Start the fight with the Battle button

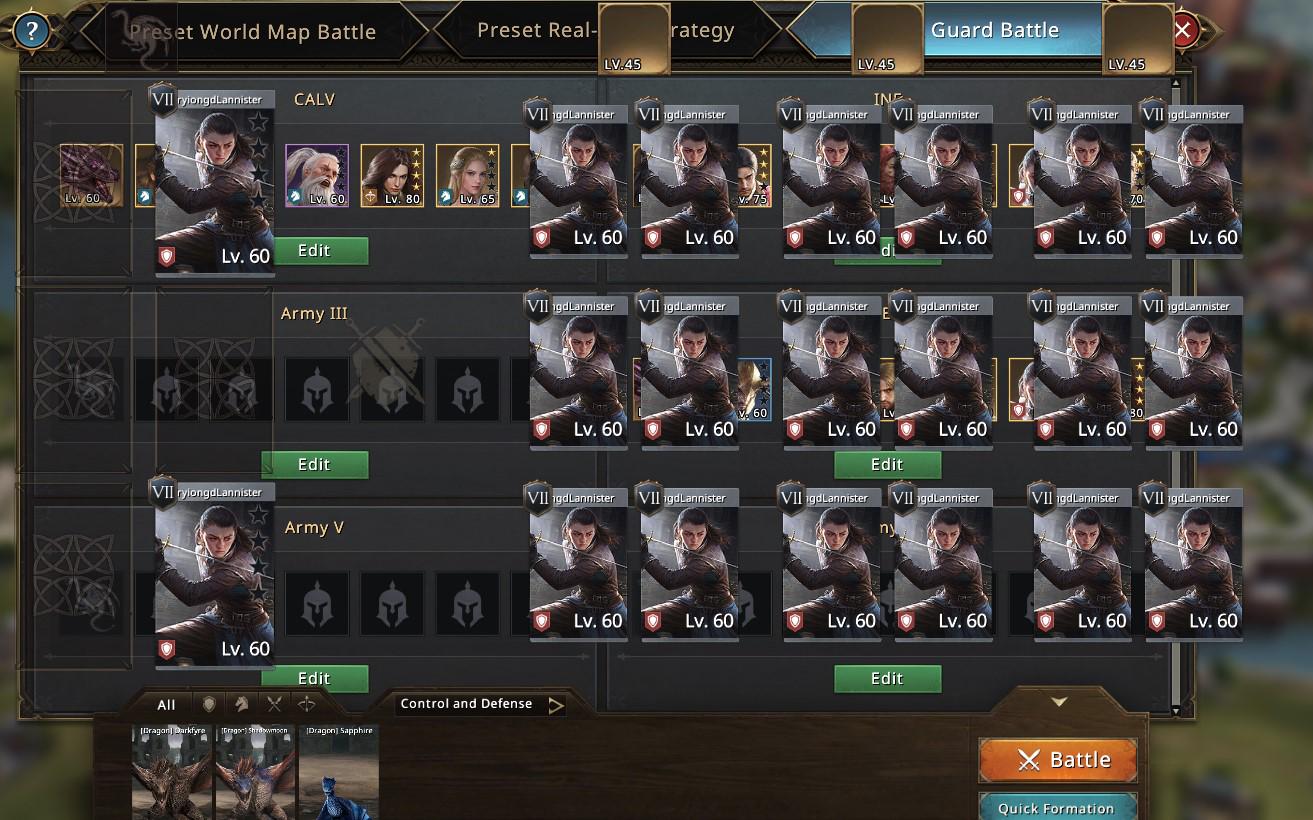(1058, 760)
